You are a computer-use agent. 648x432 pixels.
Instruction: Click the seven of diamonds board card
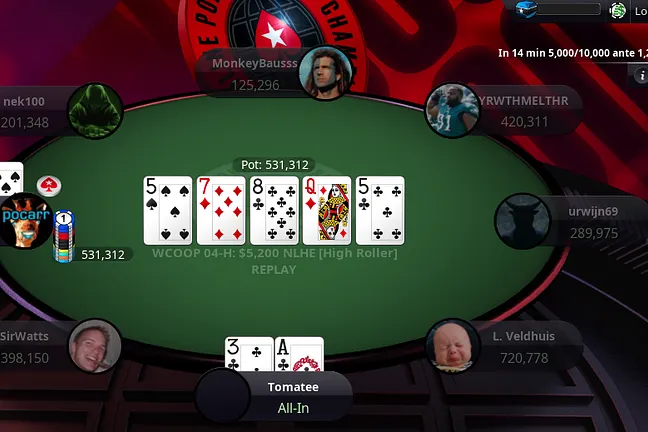[221, 210]
